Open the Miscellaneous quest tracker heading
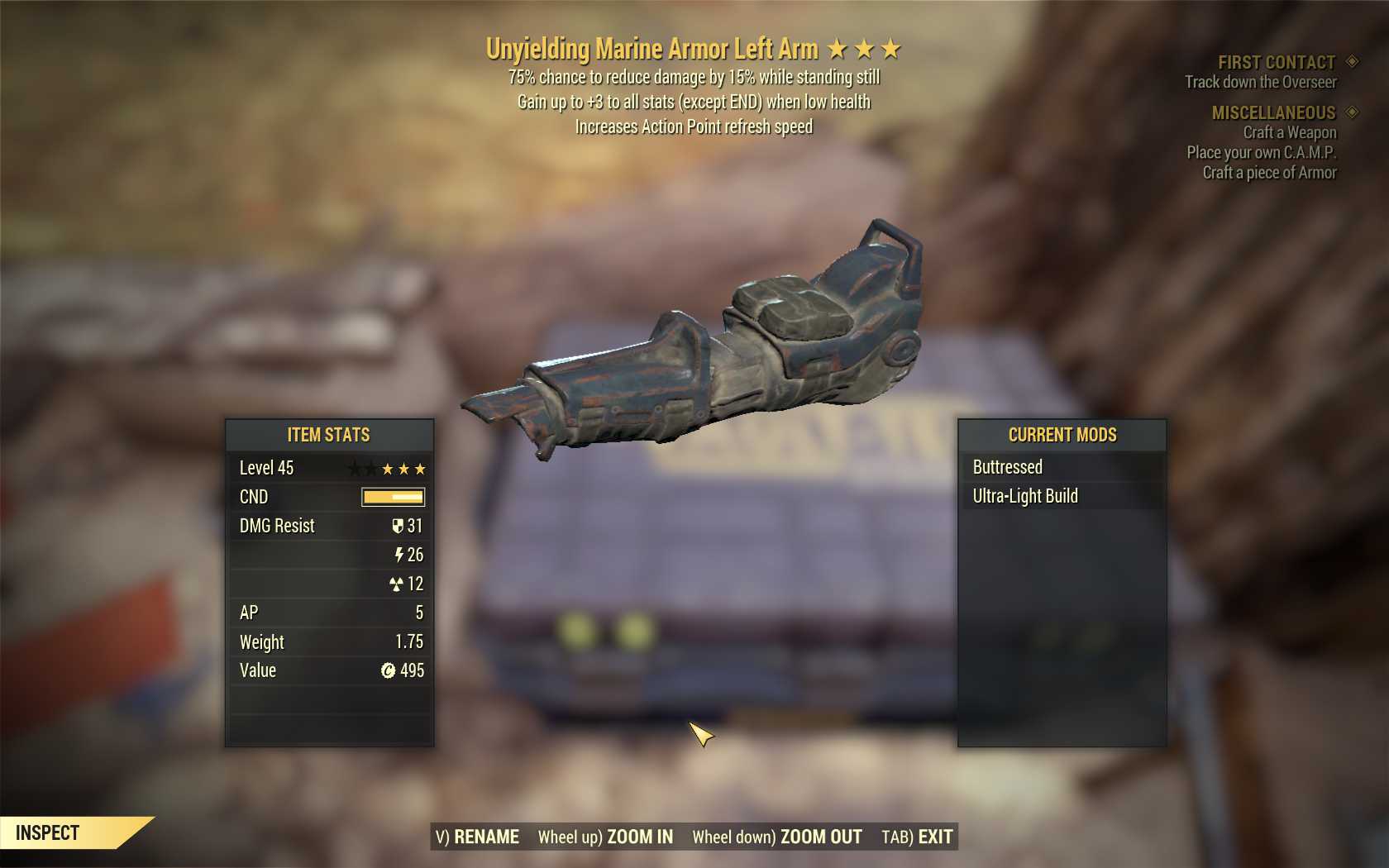Image resolution: width=1389 pixels, height=868 pixels. (x=1273, y=112)
